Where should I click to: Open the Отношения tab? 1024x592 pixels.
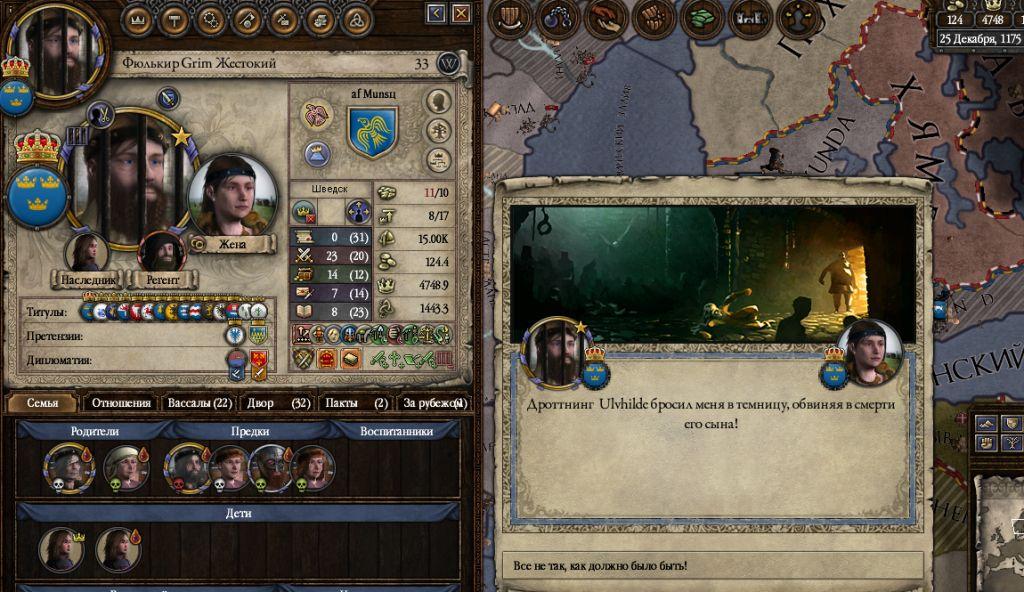(x=120, y=403)
